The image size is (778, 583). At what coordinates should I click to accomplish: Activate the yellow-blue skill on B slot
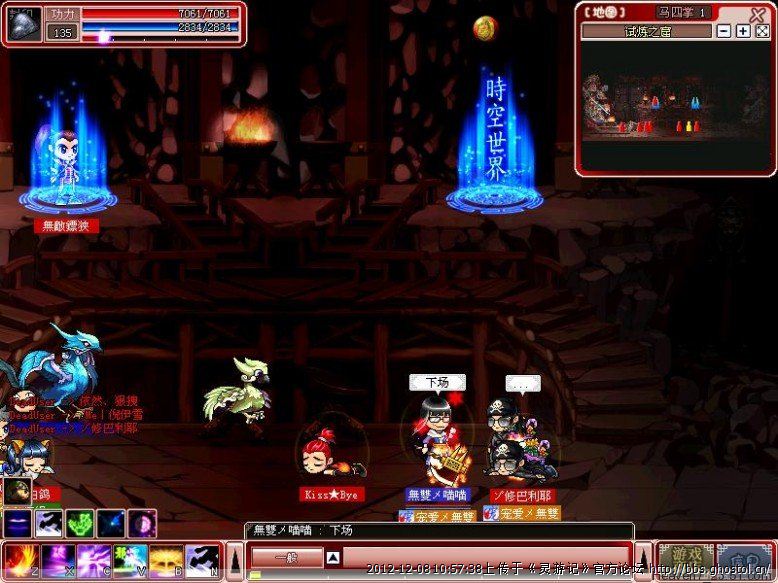pyautogui.click(x=167, y=559)
